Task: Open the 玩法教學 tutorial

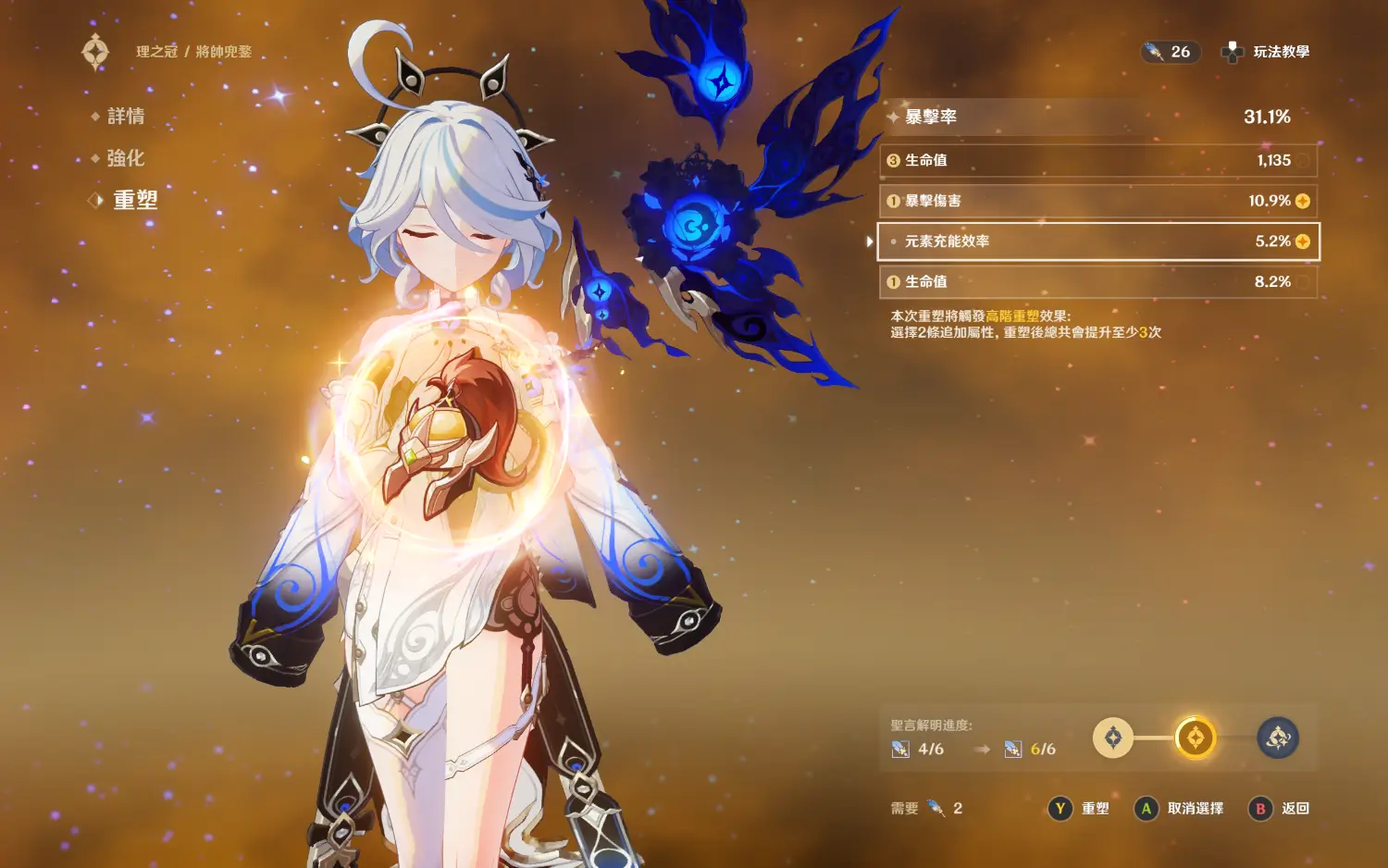Action: point(1268,52)
